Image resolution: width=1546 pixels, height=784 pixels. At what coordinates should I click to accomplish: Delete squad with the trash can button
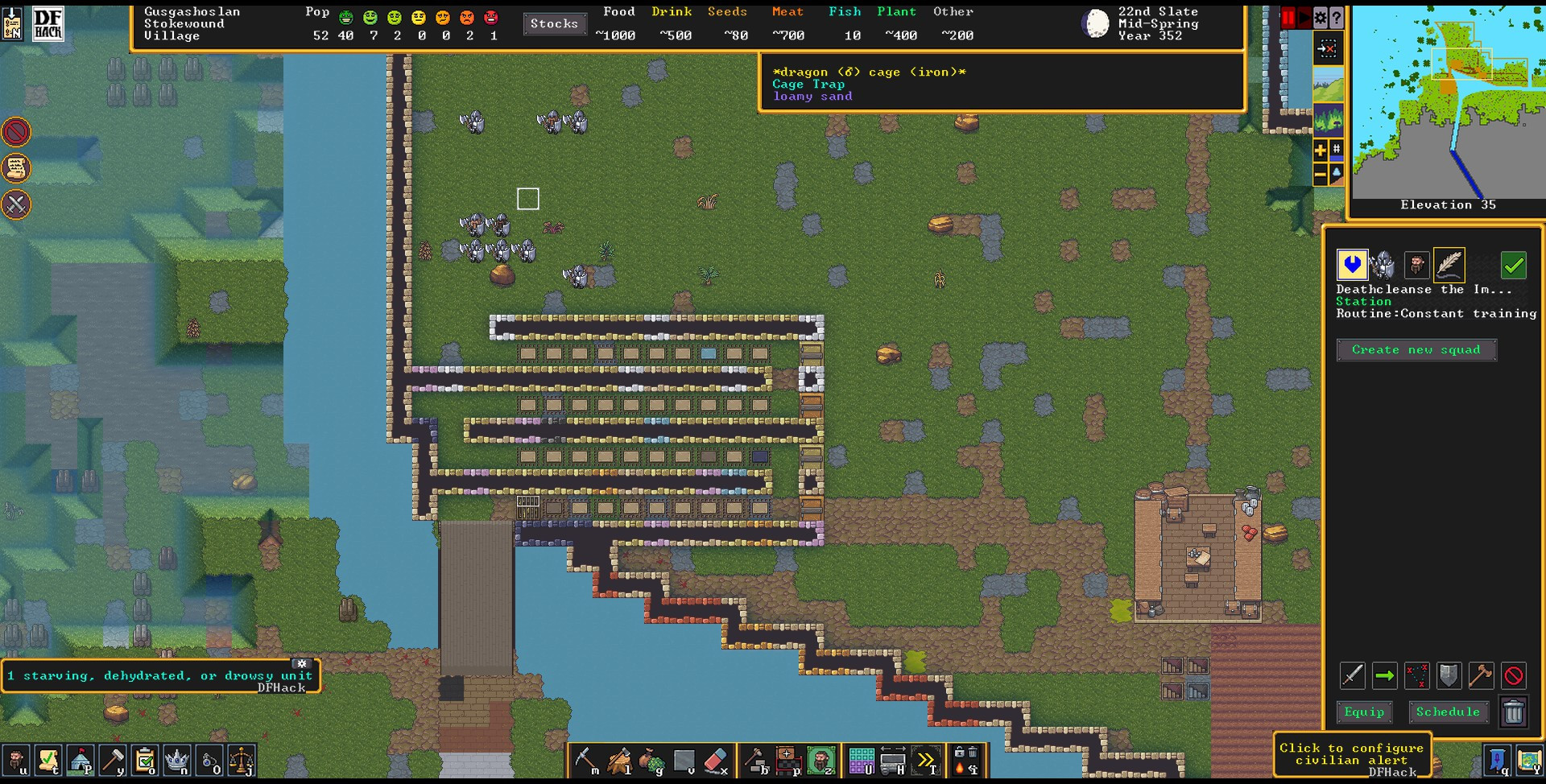1514,712
